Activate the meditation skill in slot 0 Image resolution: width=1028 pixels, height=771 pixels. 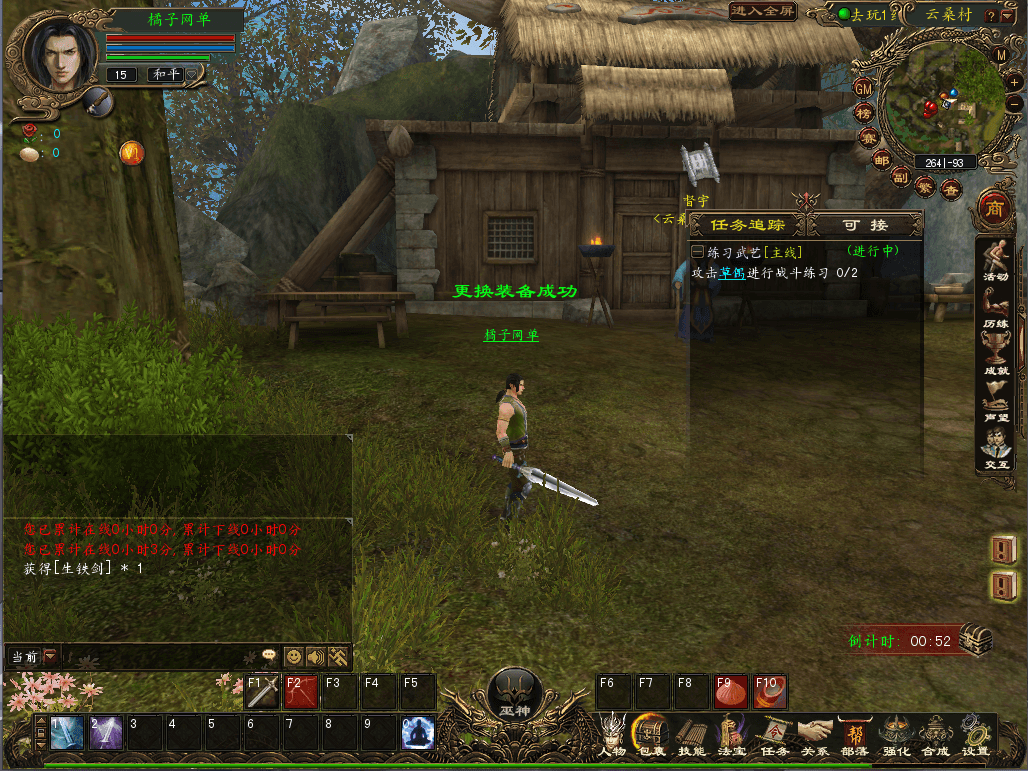point(418,733)
